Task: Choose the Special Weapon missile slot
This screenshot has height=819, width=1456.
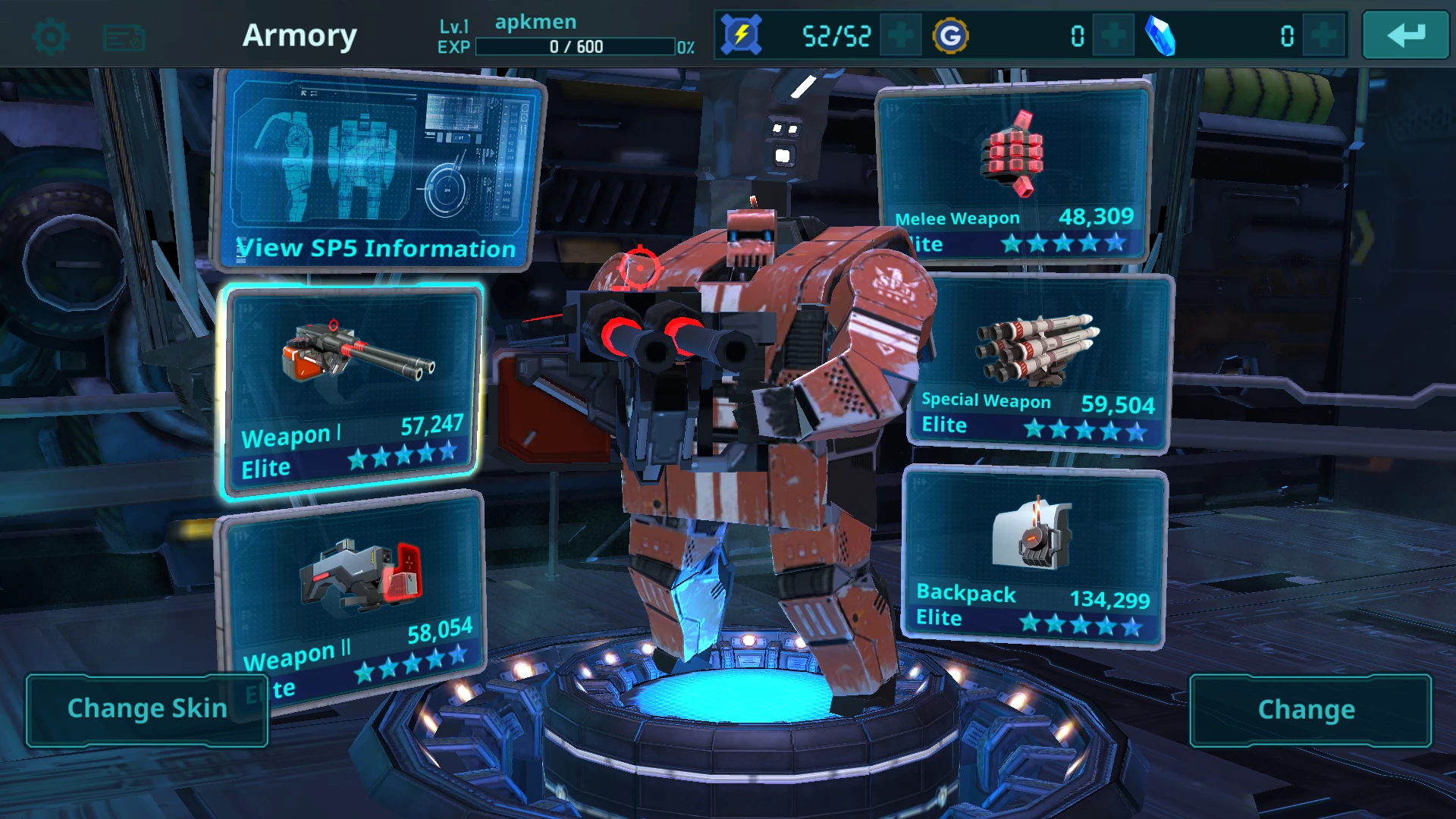Action: 1039,362
